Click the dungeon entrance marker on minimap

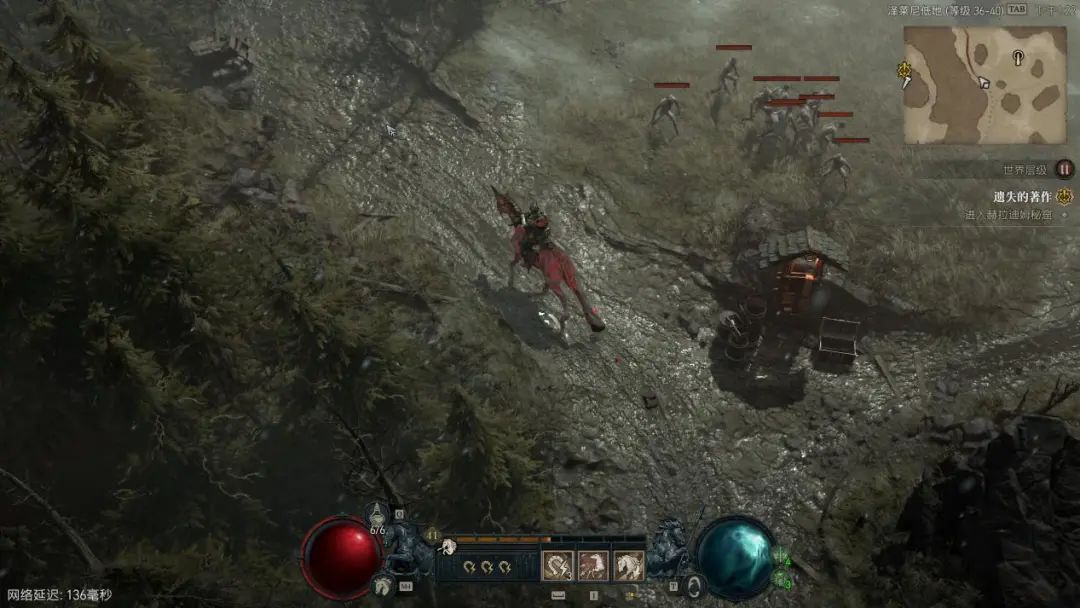click(x=1018, y=56)
